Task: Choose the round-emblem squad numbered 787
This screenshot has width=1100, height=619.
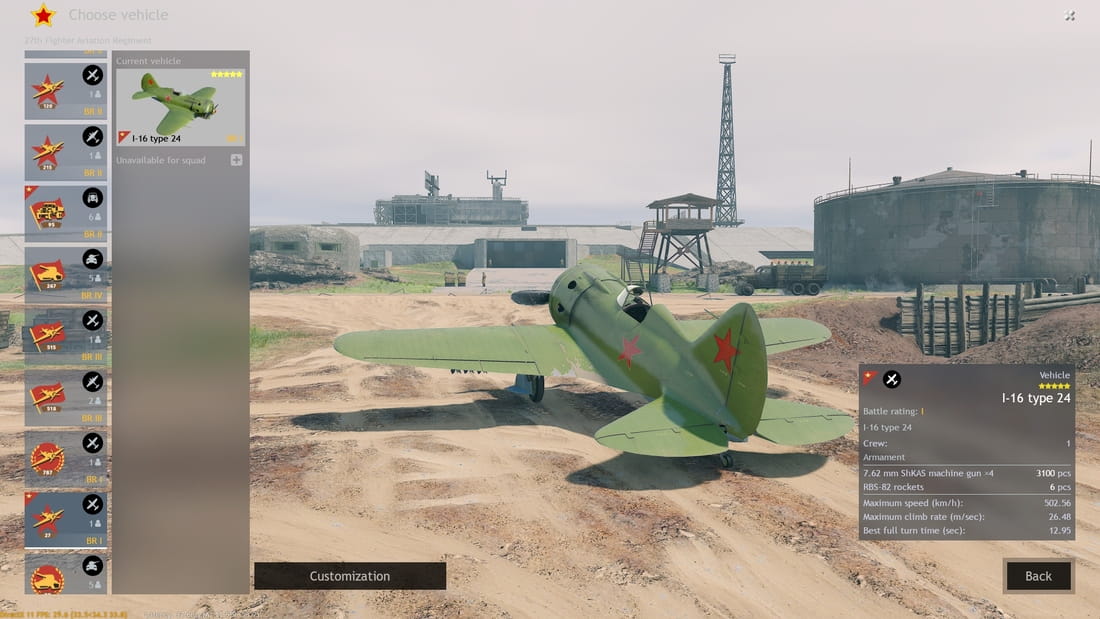Action: [x=66, y=459]
